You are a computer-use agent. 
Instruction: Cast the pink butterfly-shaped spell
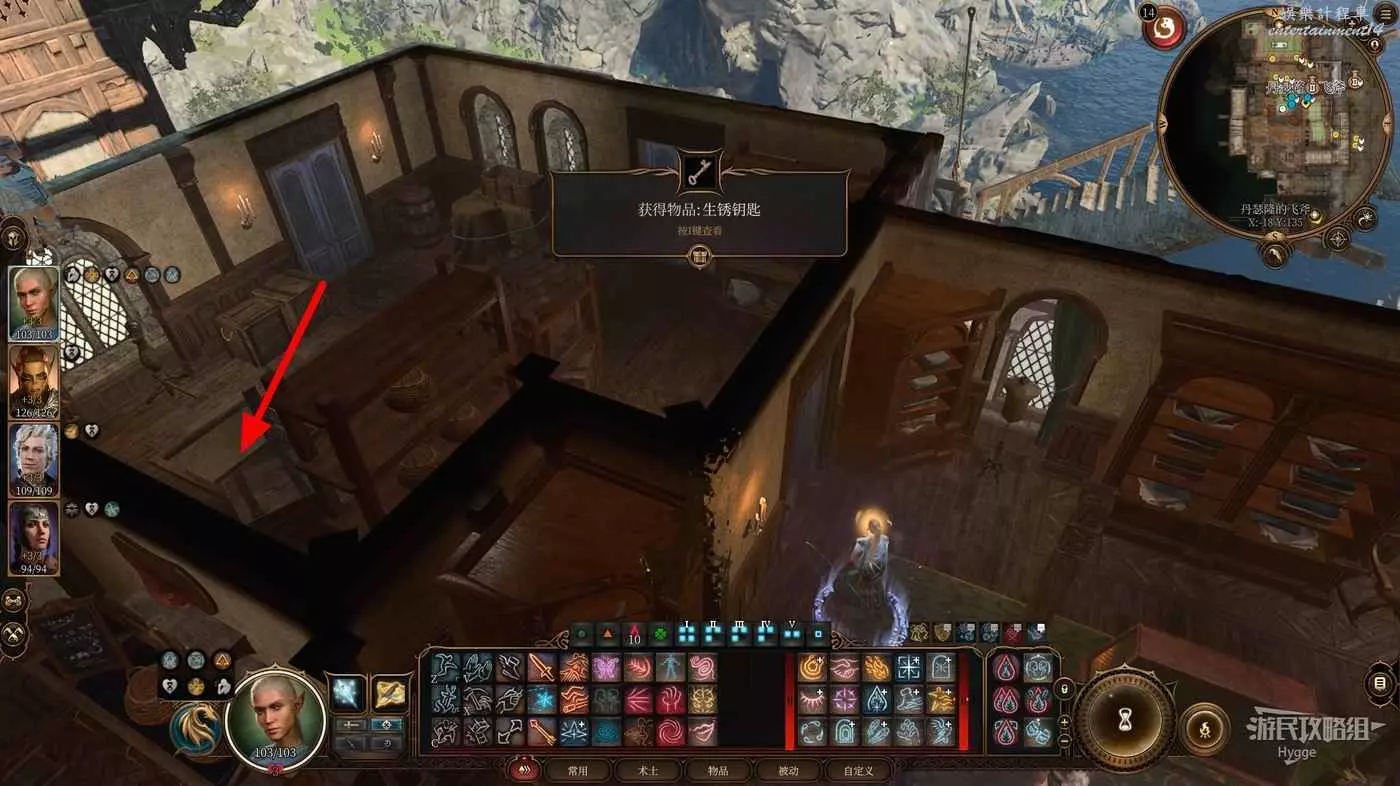pyautogui.click(x=606, y=667)
